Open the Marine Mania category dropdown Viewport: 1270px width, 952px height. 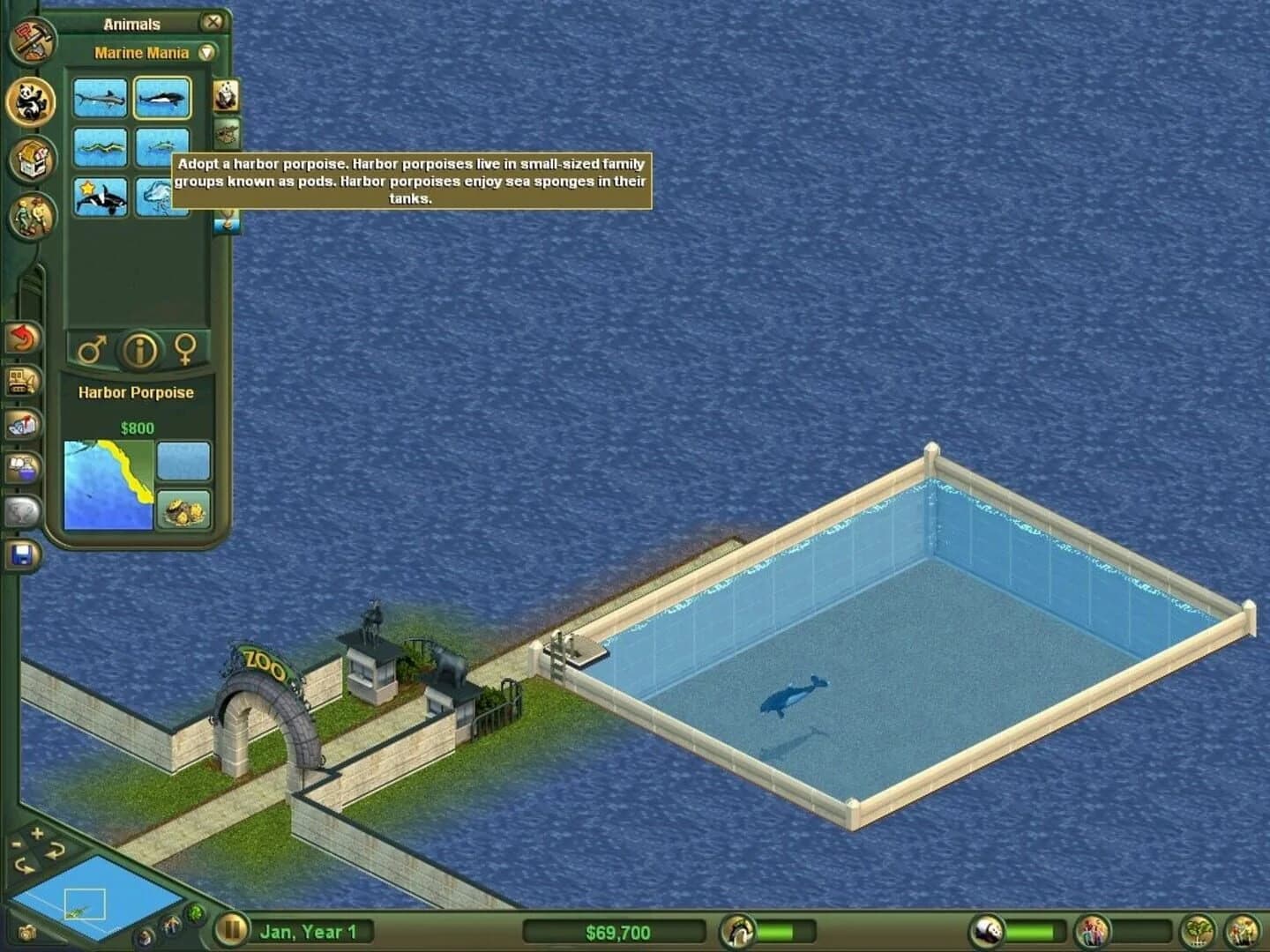click(205, 52)
